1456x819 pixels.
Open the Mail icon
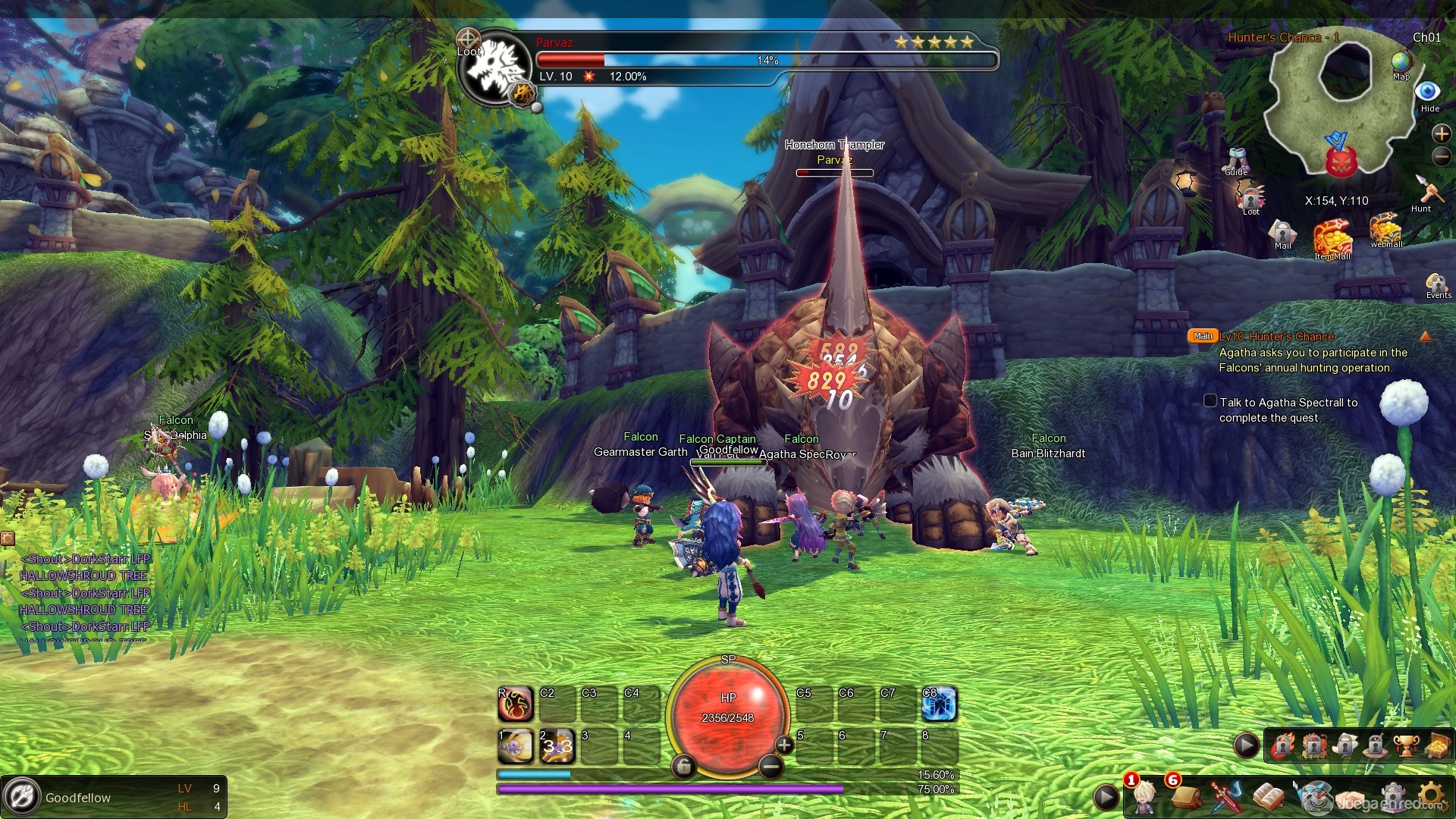click(x=1282, y=231)
